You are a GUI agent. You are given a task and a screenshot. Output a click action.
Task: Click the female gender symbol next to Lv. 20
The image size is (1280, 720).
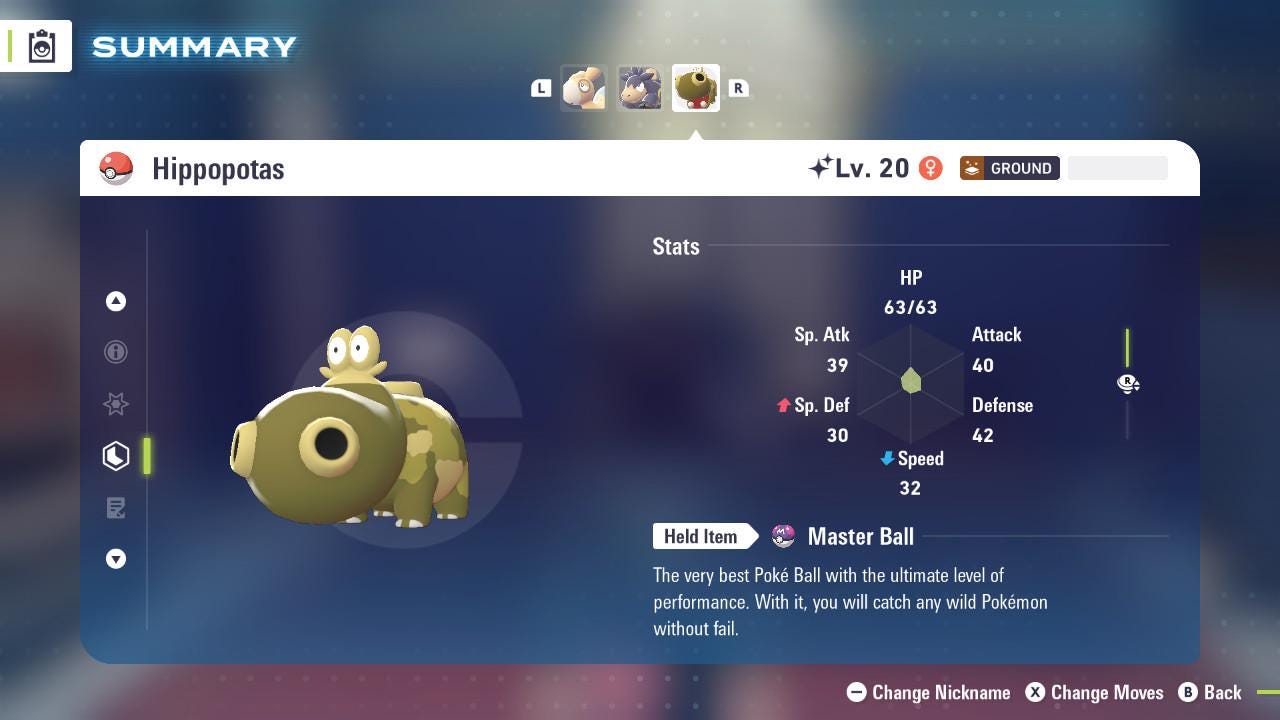pos(931,168)
